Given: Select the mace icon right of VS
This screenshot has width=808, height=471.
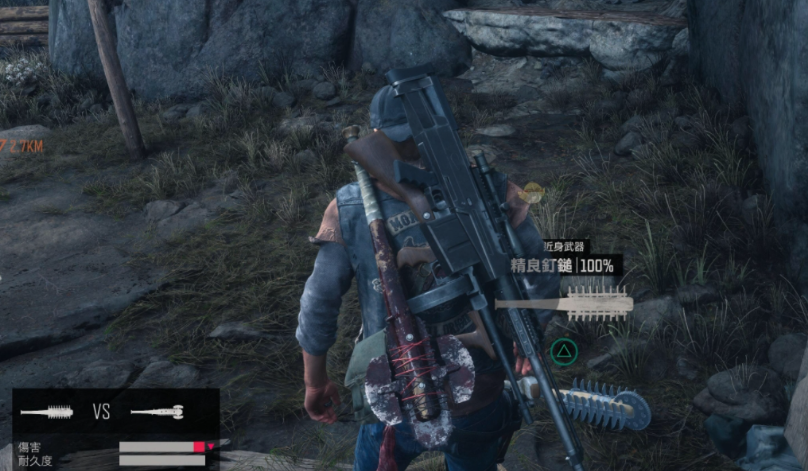Looking at the screenshot, I should [156, 411].
